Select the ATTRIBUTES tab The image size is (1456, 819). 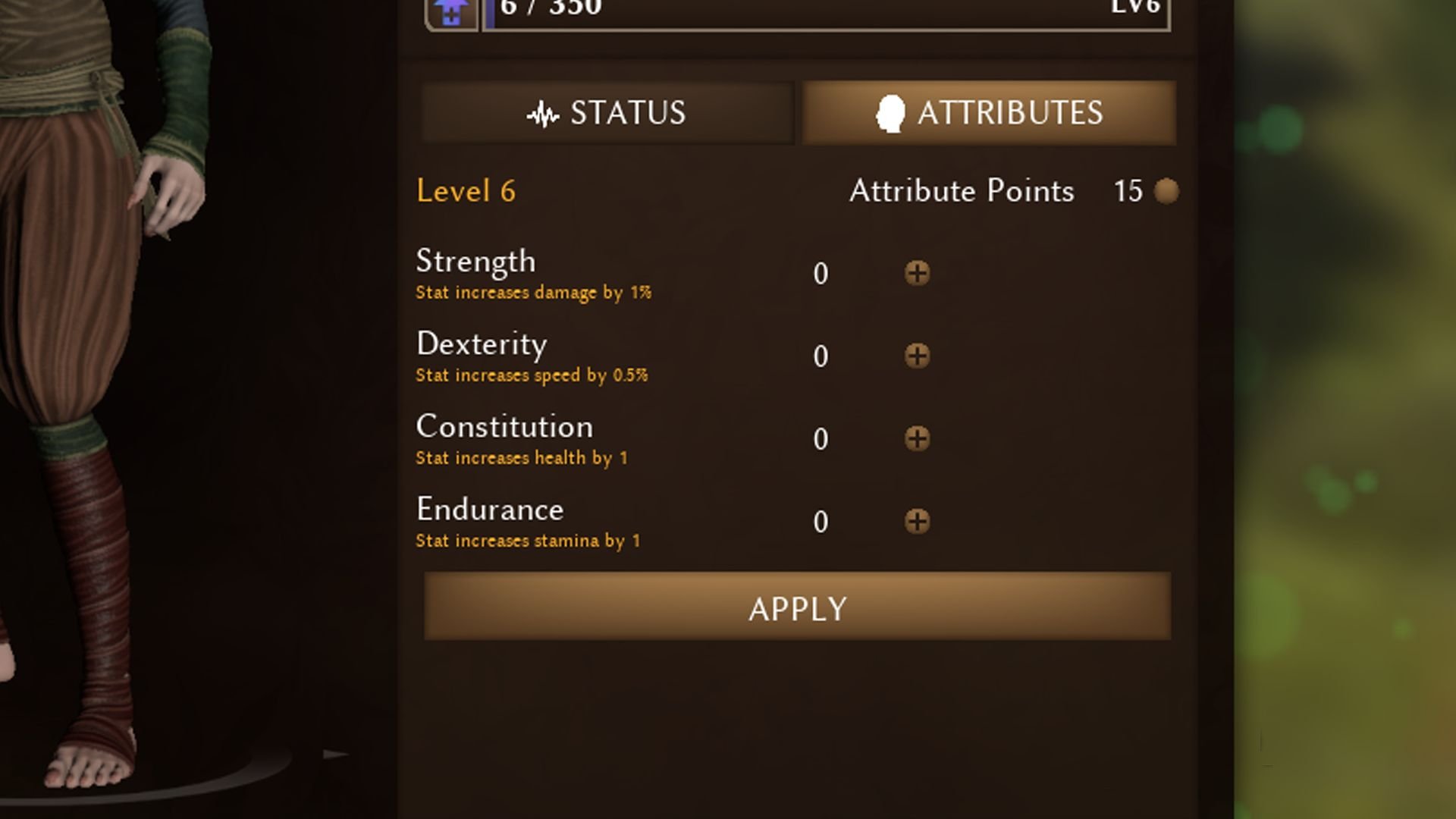pos(986,113)
